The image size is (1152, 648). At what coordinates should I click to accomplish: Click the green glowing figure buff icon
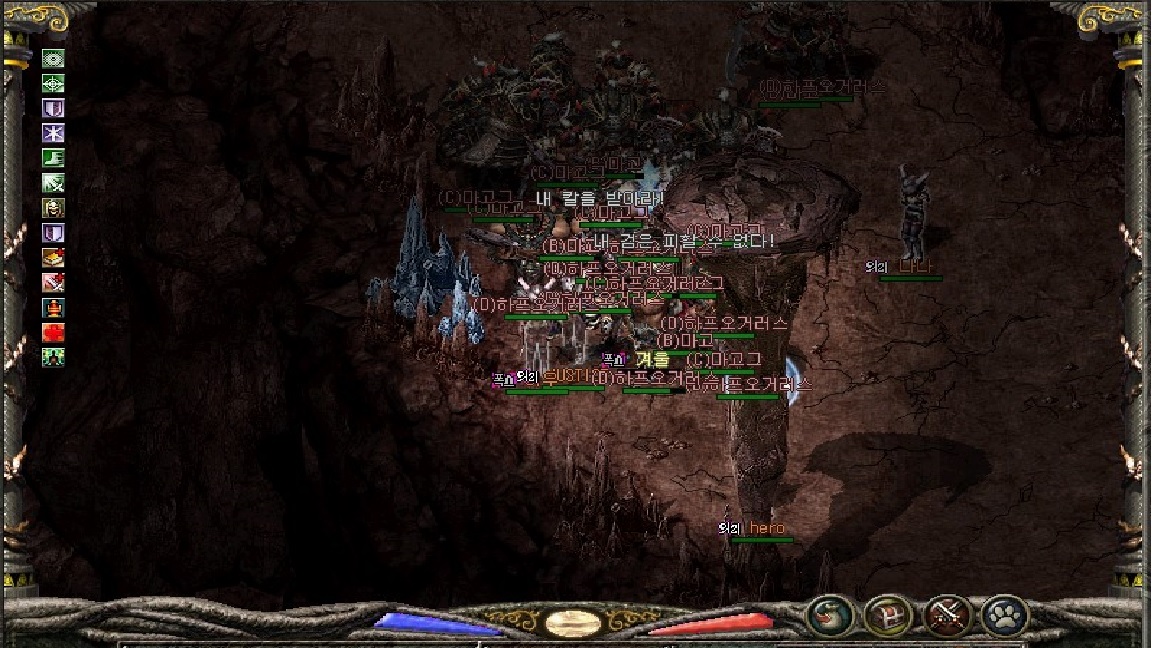click(x=53, y=356)
